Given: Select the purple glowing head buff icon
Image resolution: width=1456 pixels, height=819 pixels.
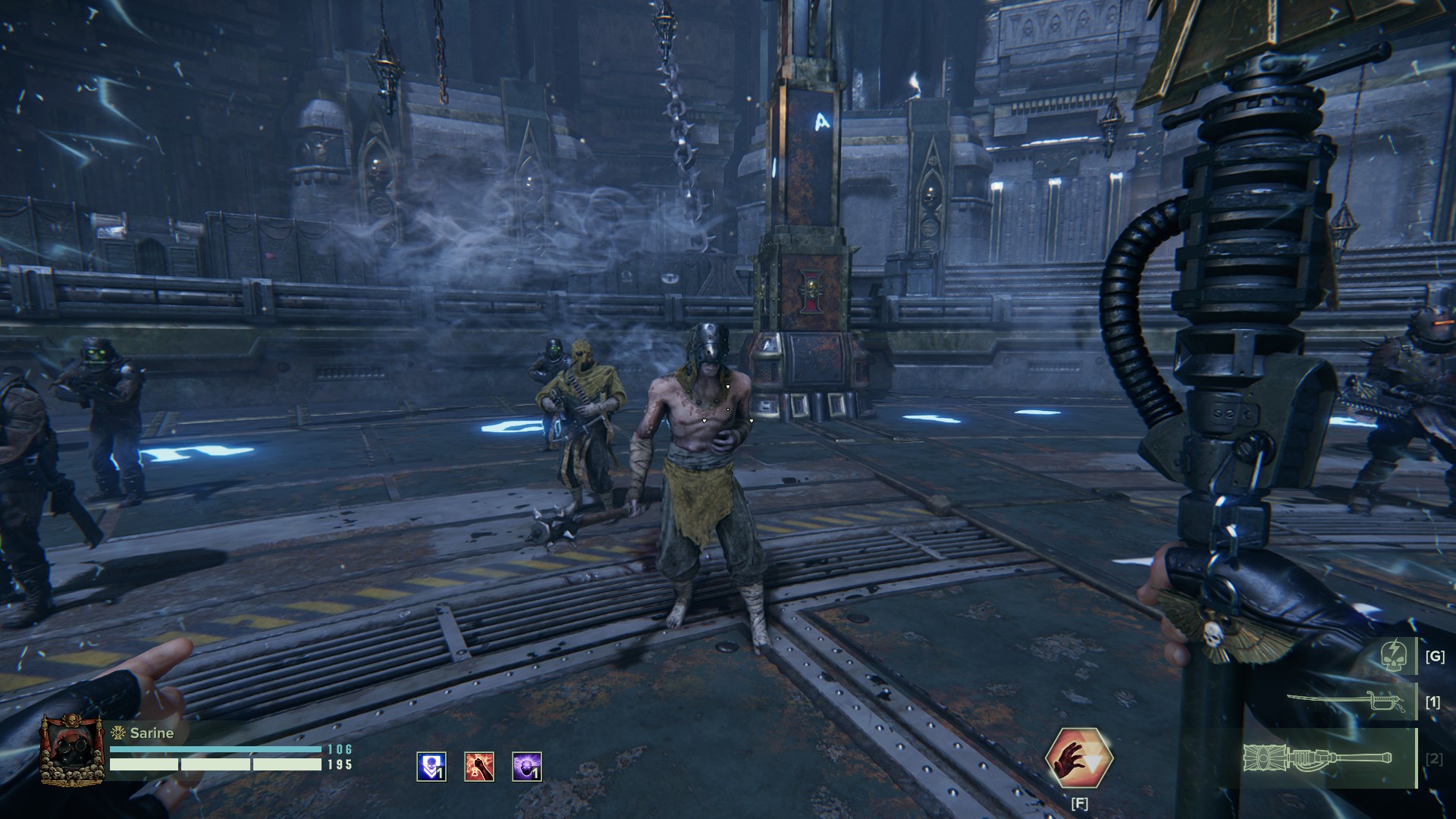Looking at the screenshot, I should 527,767.
